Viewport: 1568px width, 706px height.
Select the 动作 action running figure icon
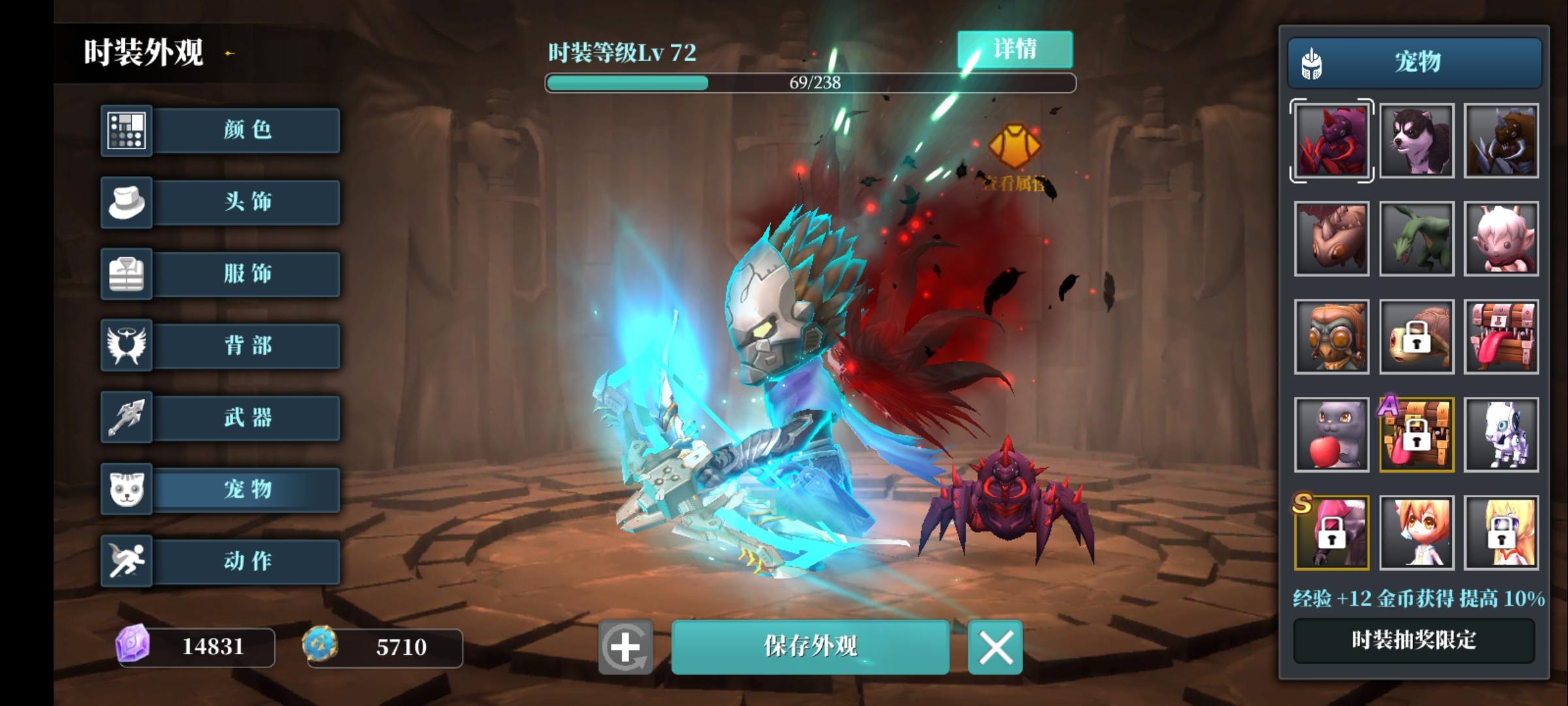click(x=126, y=561)
